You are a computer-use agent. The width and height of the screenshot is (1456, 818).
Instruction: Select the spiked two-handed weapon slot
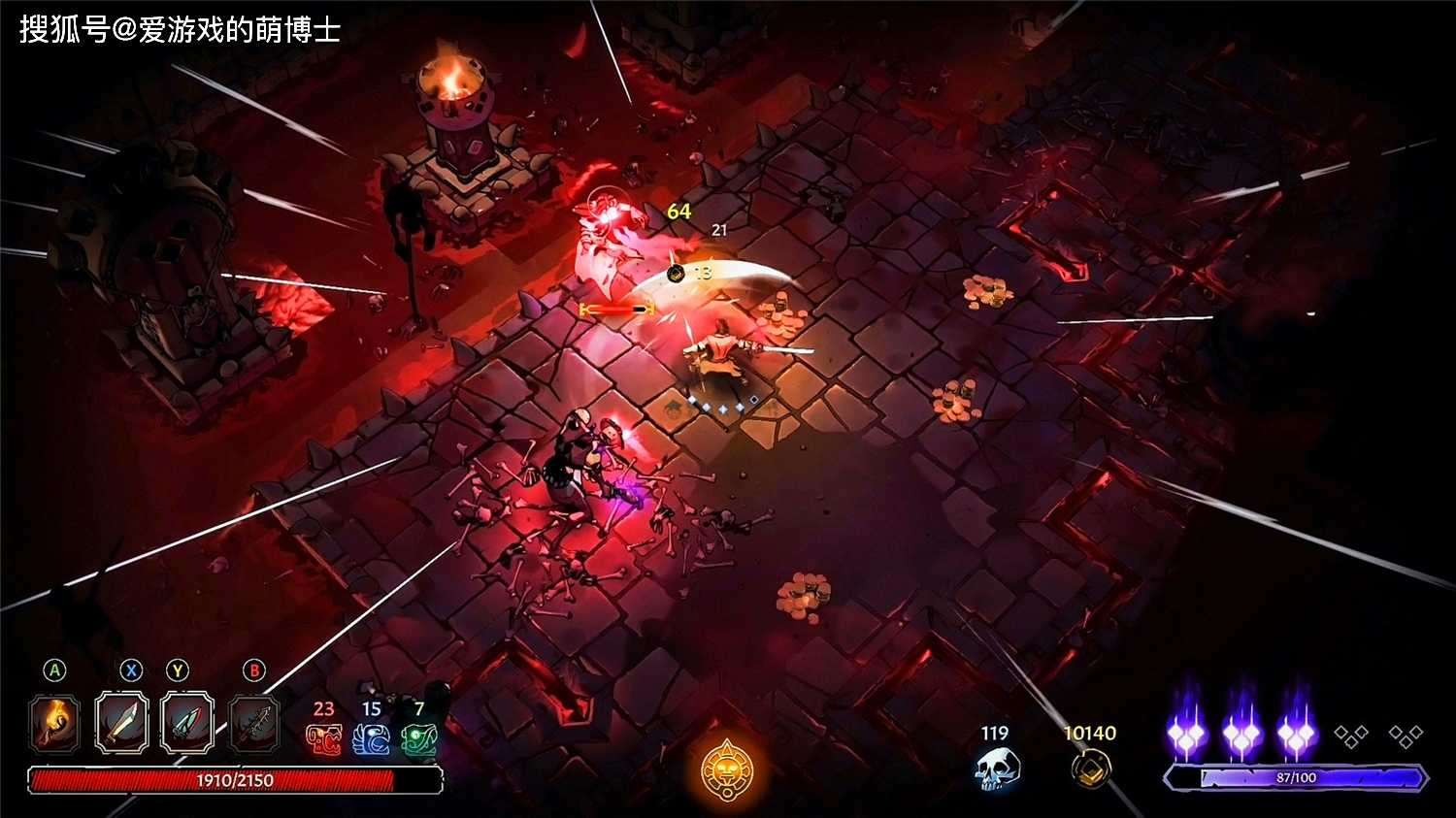tap(254, 724)
